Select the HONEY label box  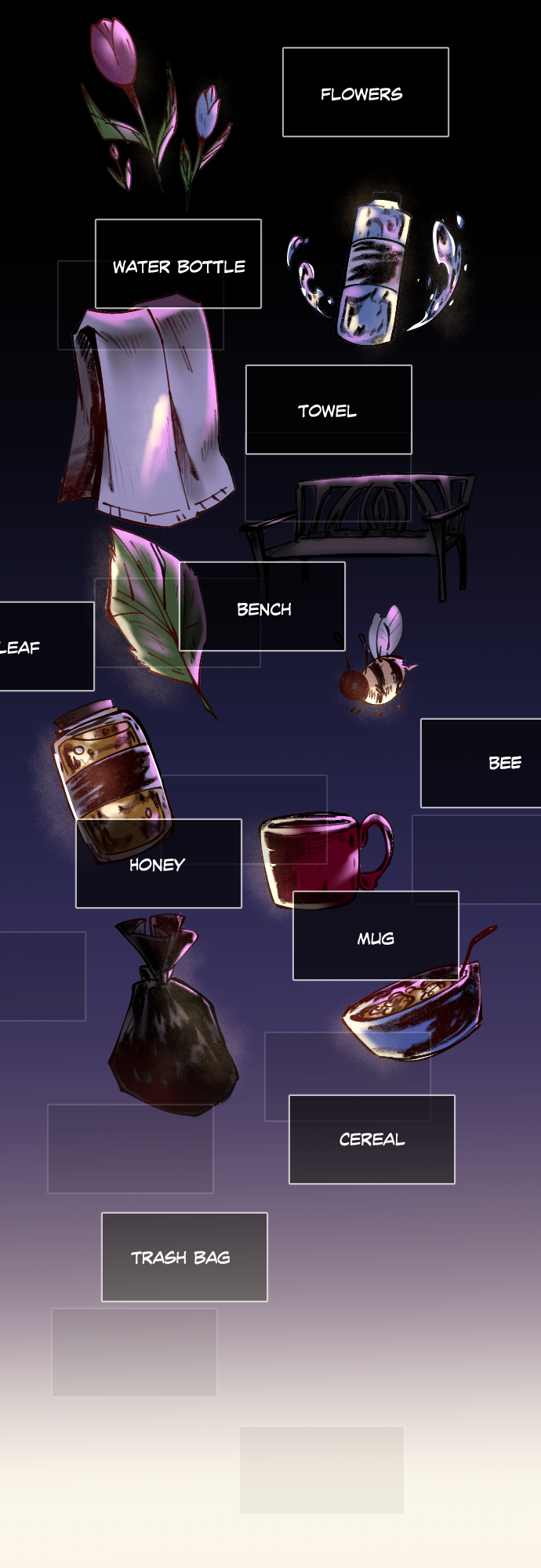point(158,864)
